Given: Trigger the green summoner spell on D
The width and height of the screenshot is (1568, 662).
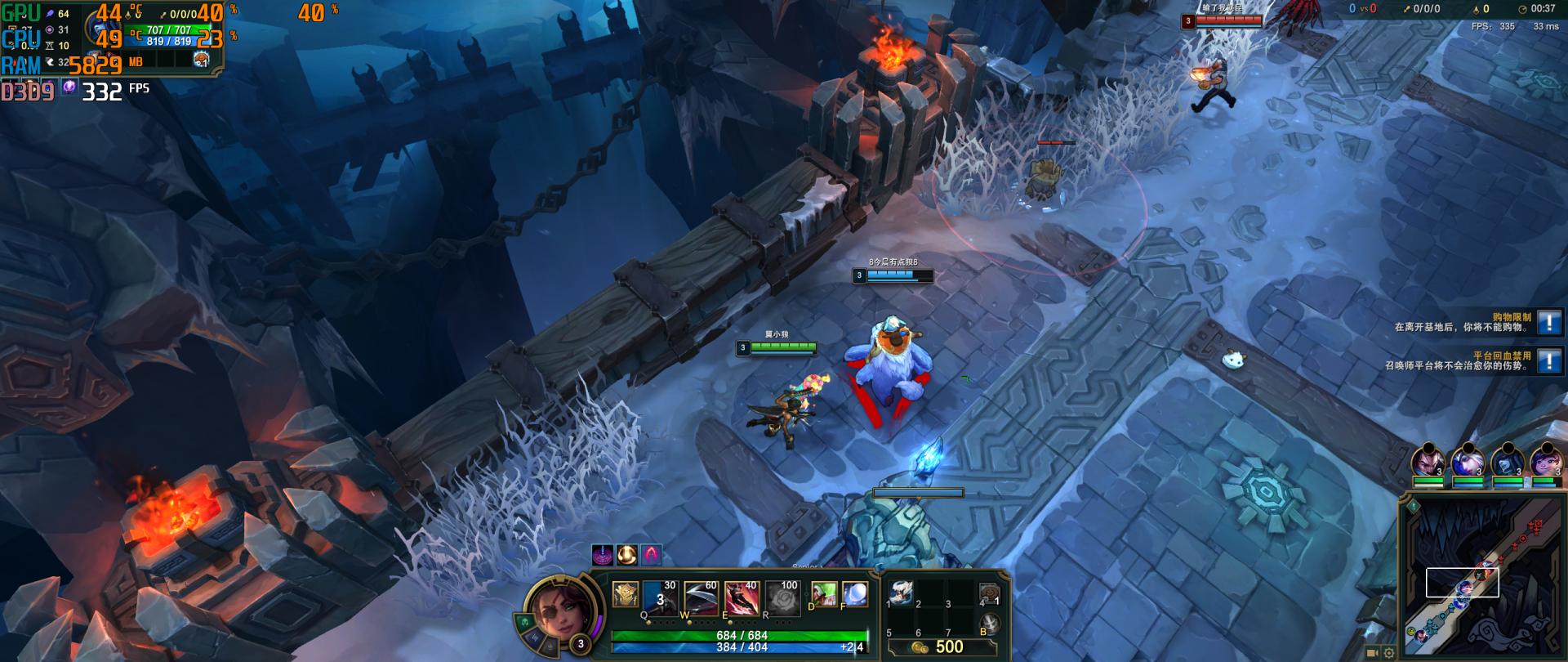Looking at the screenshot, I should pyautogui.click(x=823, y=595).
